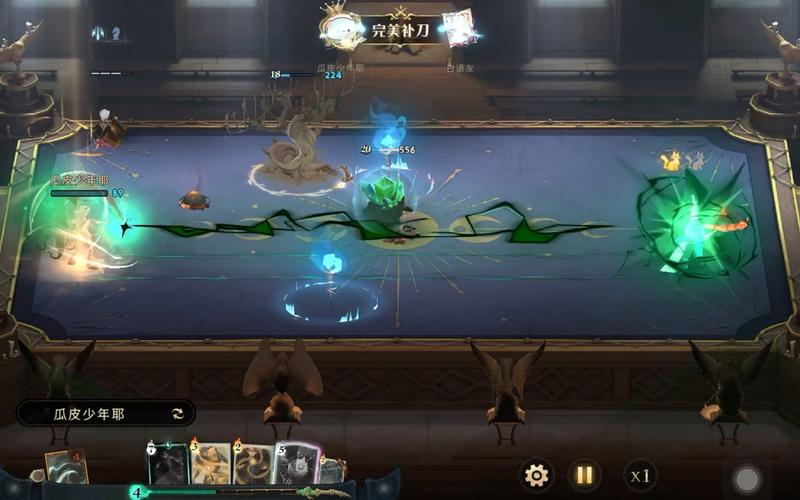Viewport: 800px width, 500px height.
Task: Change the x1 playback speed
Action: coord(639,475)
